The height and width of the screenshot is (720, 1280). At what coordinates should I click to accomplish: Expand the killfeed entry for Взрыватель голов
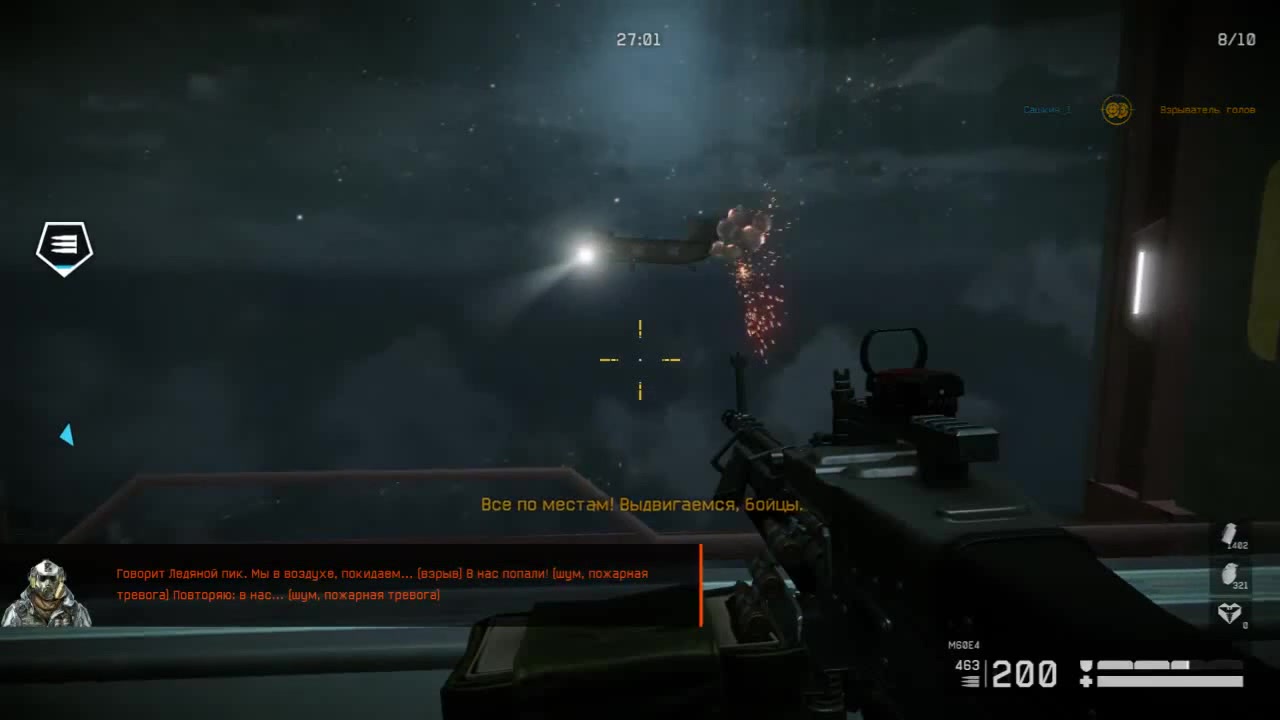pos(1208,111)
